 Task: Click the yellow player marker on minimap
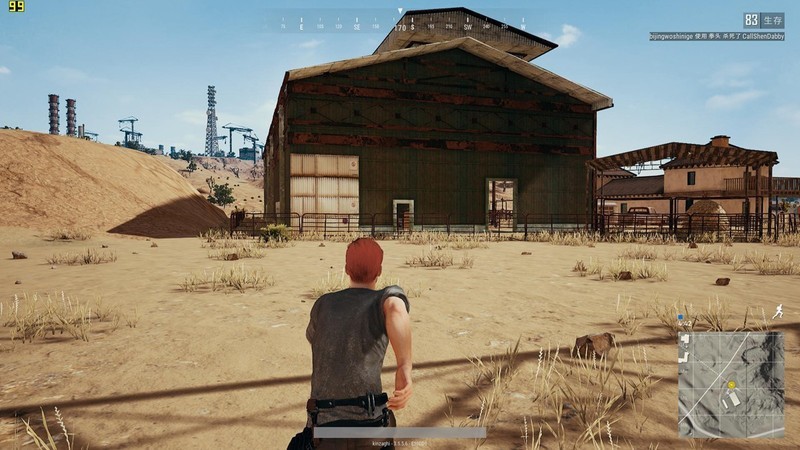click(x=732, y=385)
